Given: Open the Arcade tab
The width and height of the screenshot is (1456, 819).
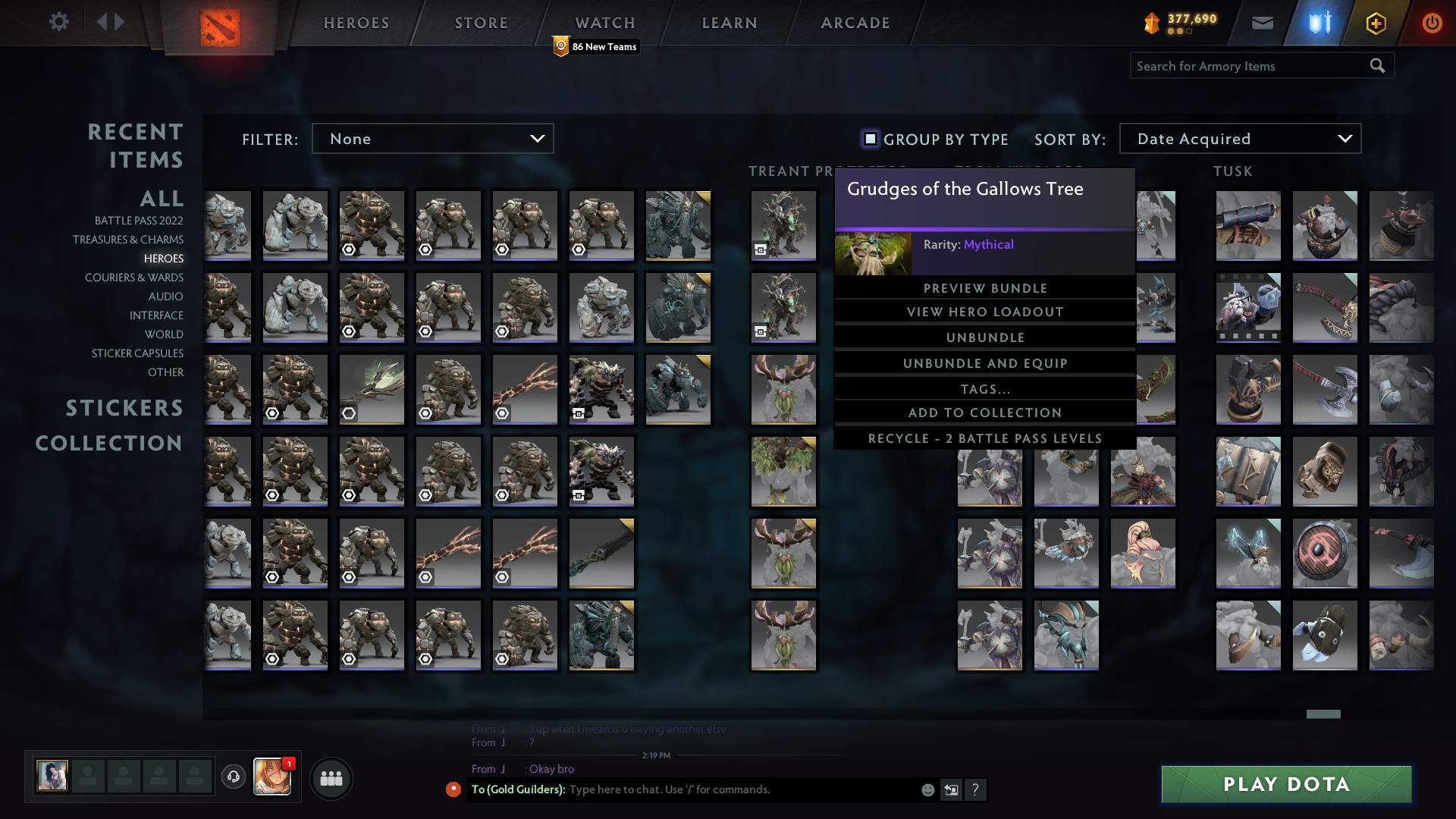Looking at the screenshot, I should pos(855,23).
